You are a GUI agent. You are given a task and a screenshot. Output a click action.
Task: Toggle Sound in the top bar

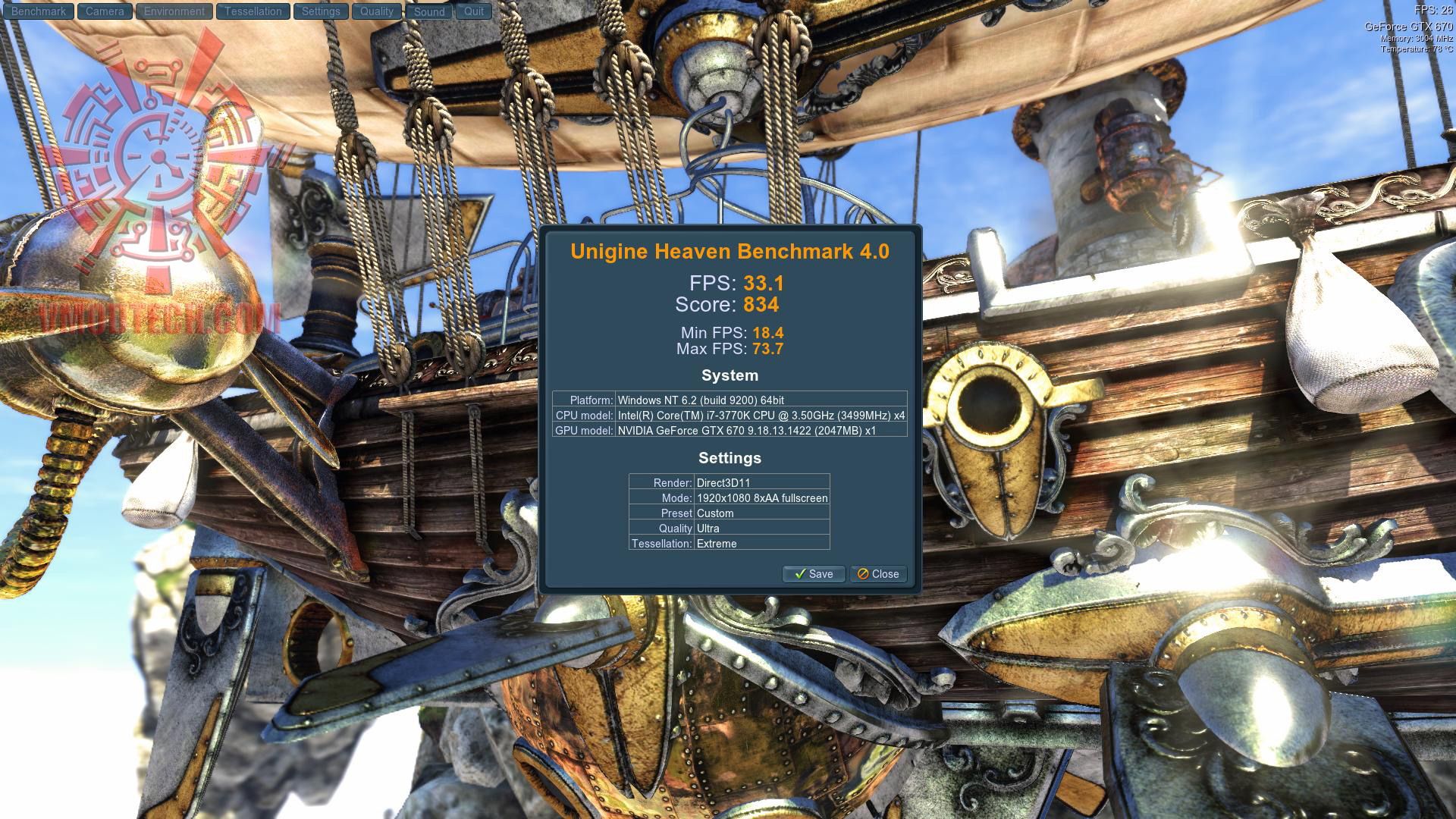pyautogui.click(x=429, y=12)
